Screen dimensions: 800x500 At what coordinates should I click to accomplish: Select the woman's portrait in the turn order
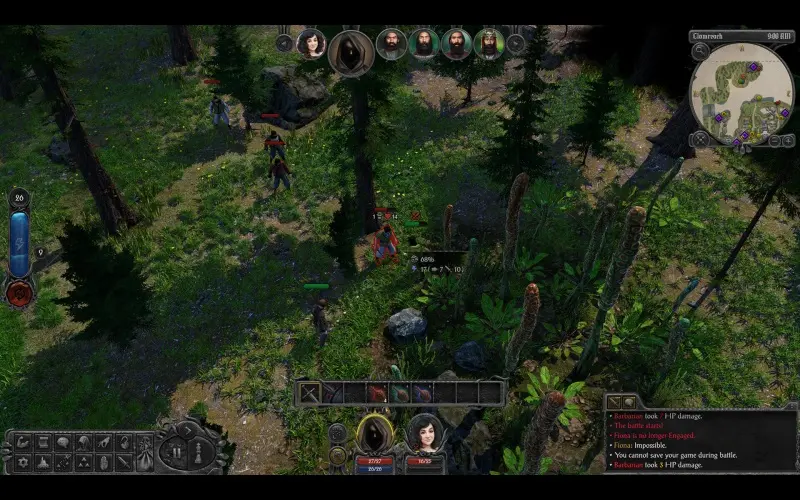(x=311, y=44)
